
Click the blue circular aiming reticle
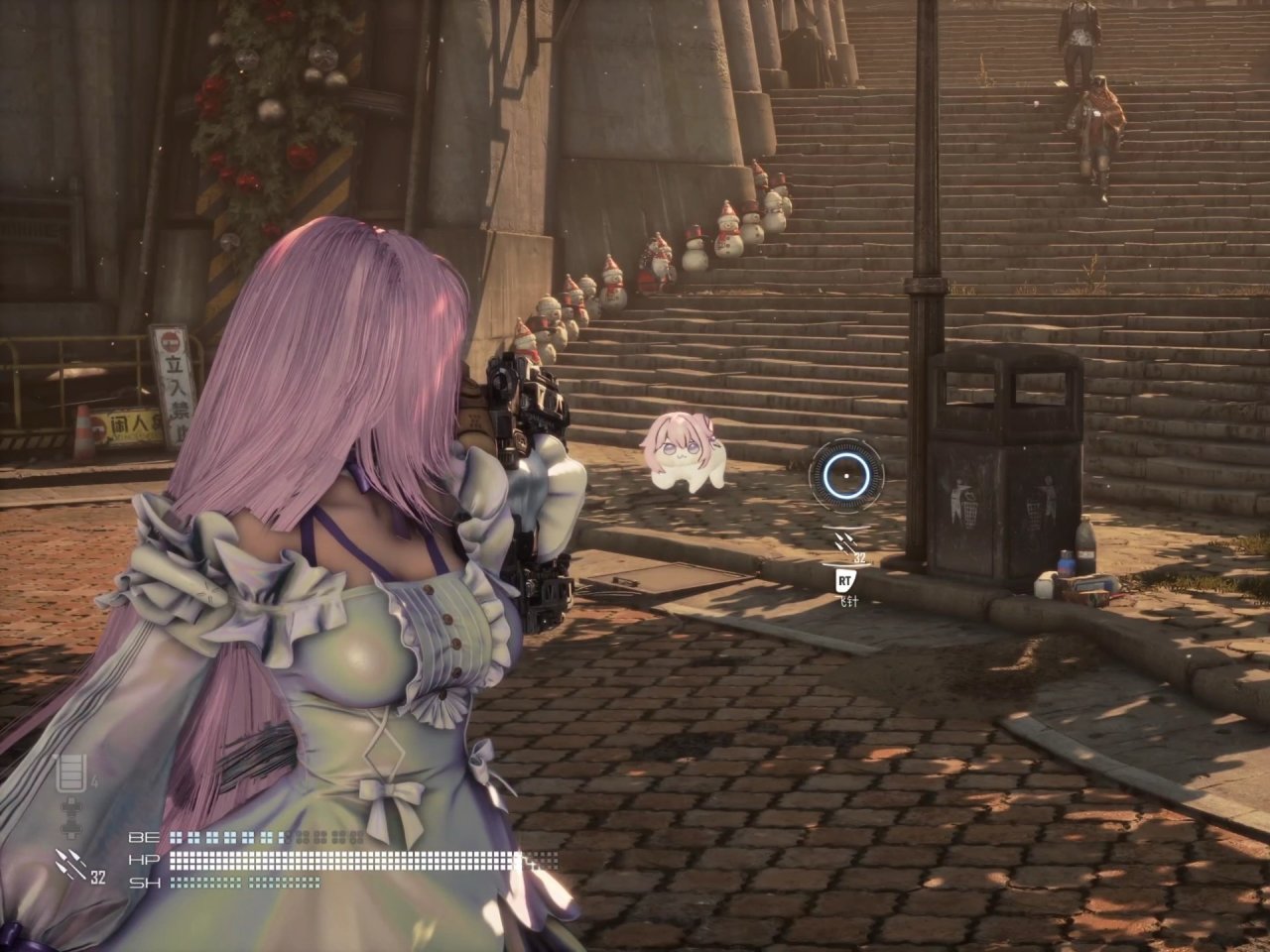pos(844,475)
